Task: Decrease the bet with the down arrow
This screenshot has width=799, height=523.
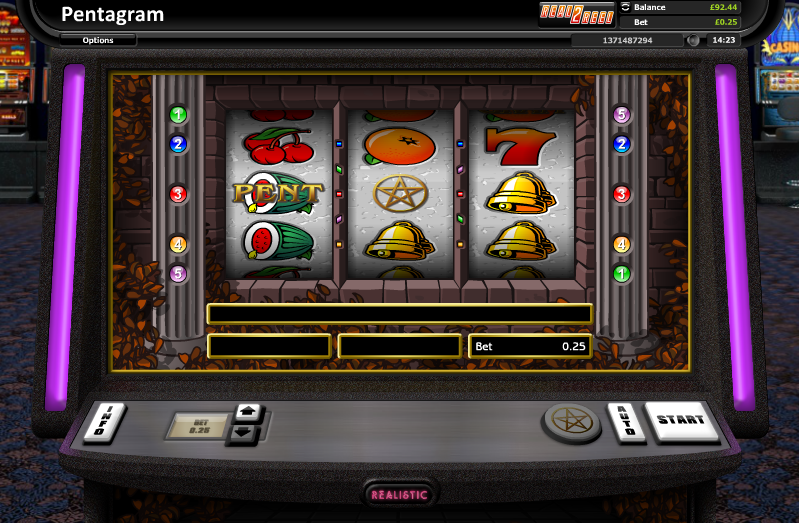Action: pos(245,434)
